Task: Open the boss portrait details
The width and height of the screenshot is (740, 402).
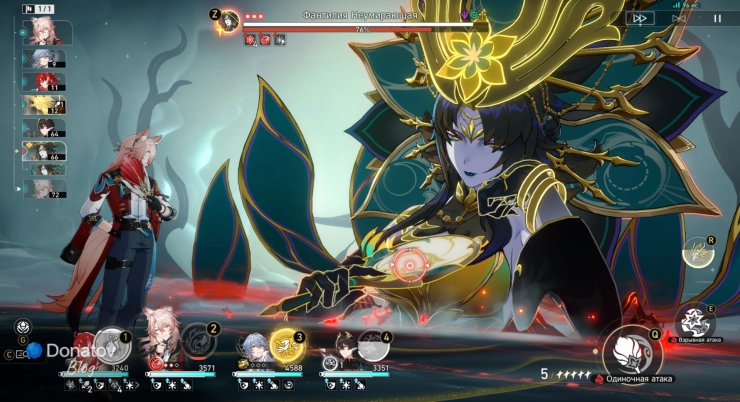Action: (x=229, y=19)
